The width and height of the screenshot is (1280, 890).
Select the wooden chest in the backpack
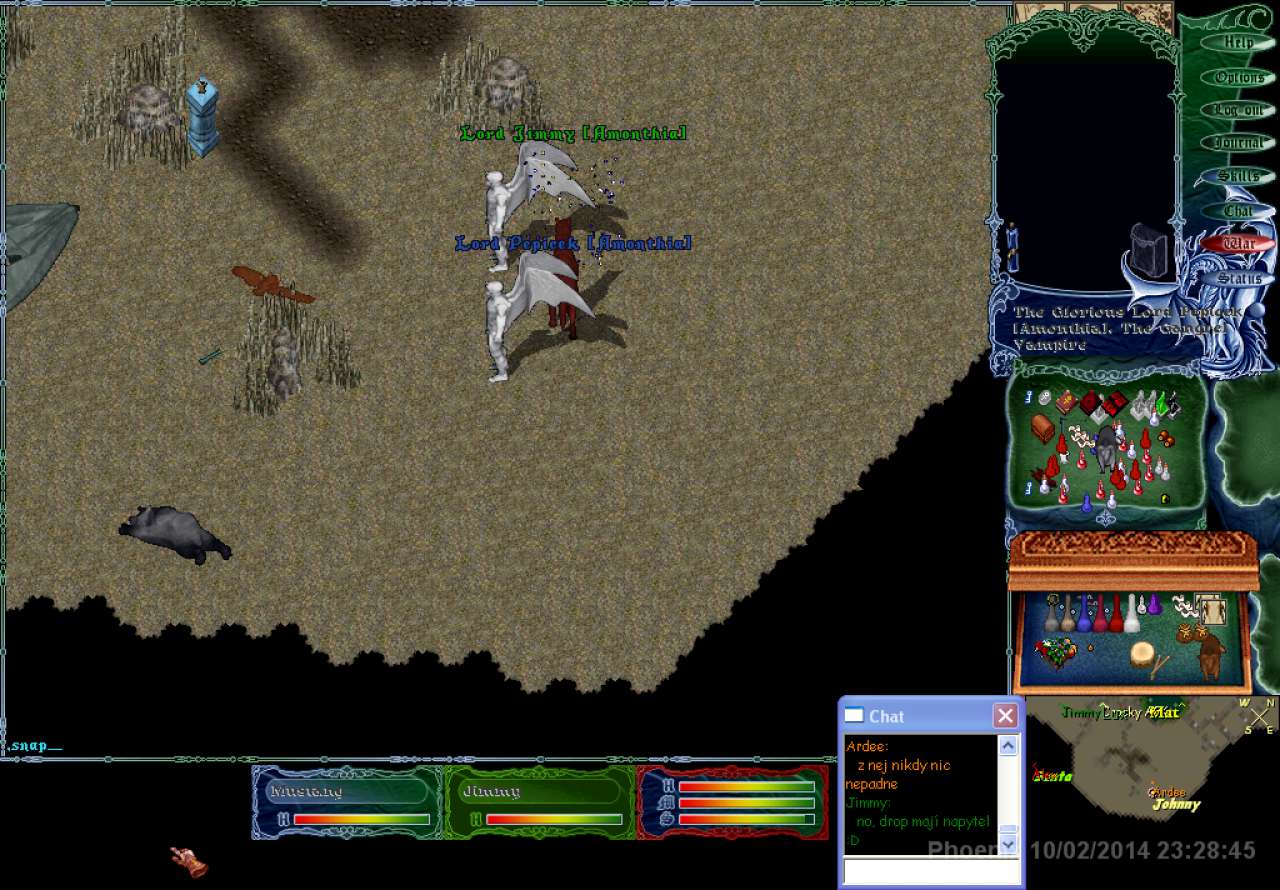pos(1043,428)
